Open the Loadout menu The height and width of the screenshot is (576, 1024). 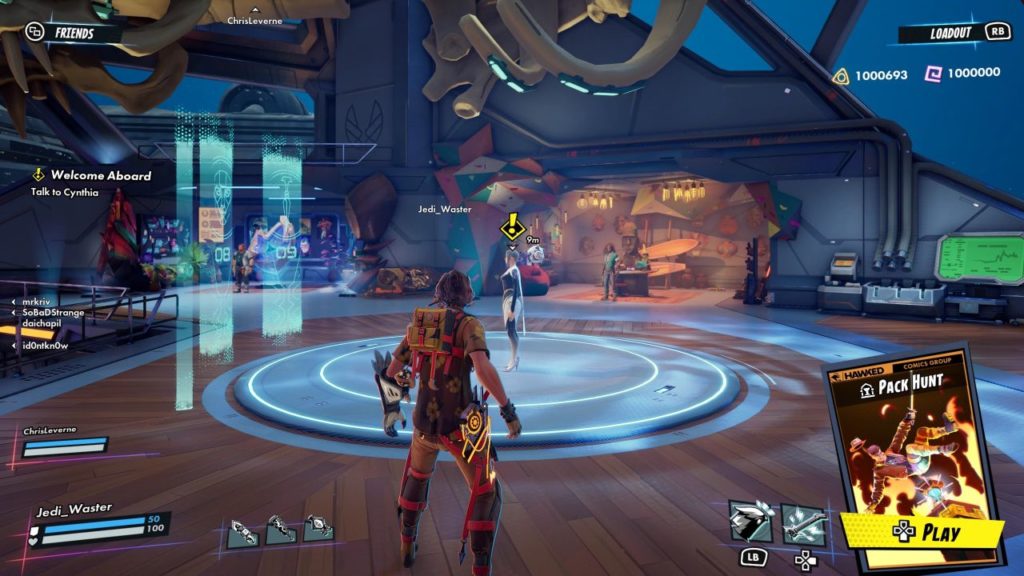[x=948, y=33]
